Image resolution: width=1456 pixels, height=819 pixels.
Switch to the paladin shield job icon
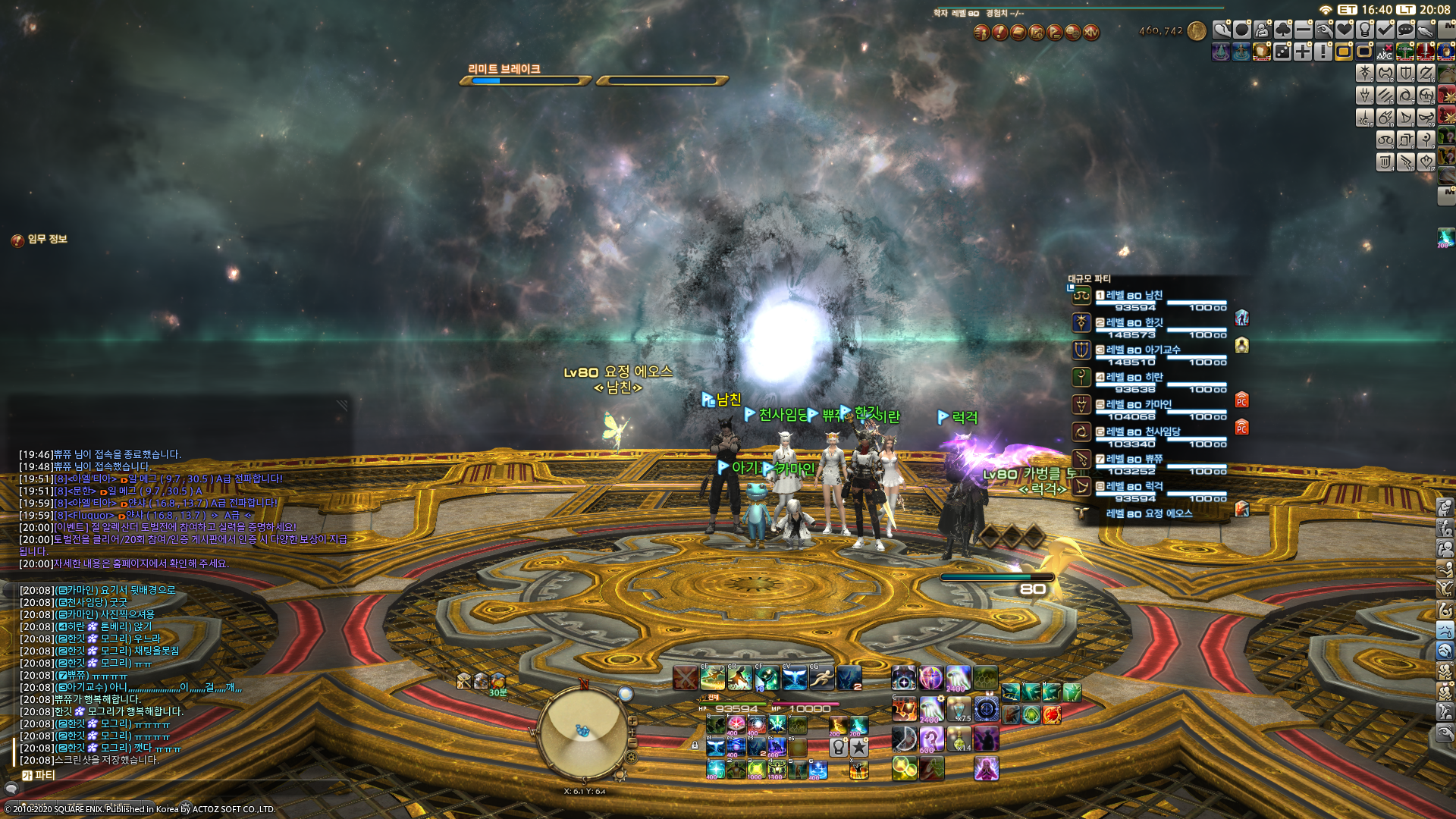coord(1406,73)
